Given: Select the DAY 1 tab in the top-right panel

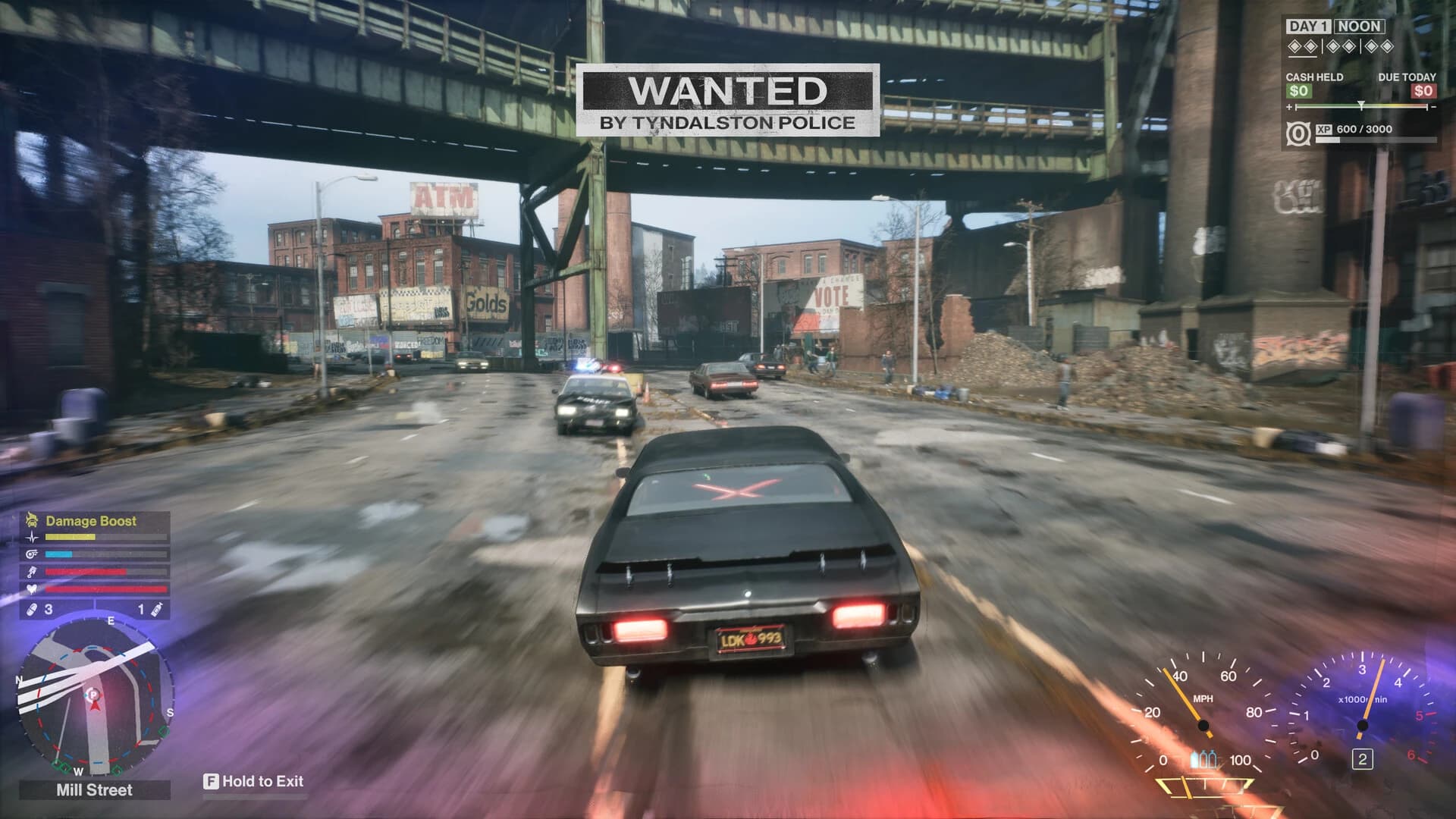Looking at the screenshot, I should pyautogui.click(x=1310, y=27).
